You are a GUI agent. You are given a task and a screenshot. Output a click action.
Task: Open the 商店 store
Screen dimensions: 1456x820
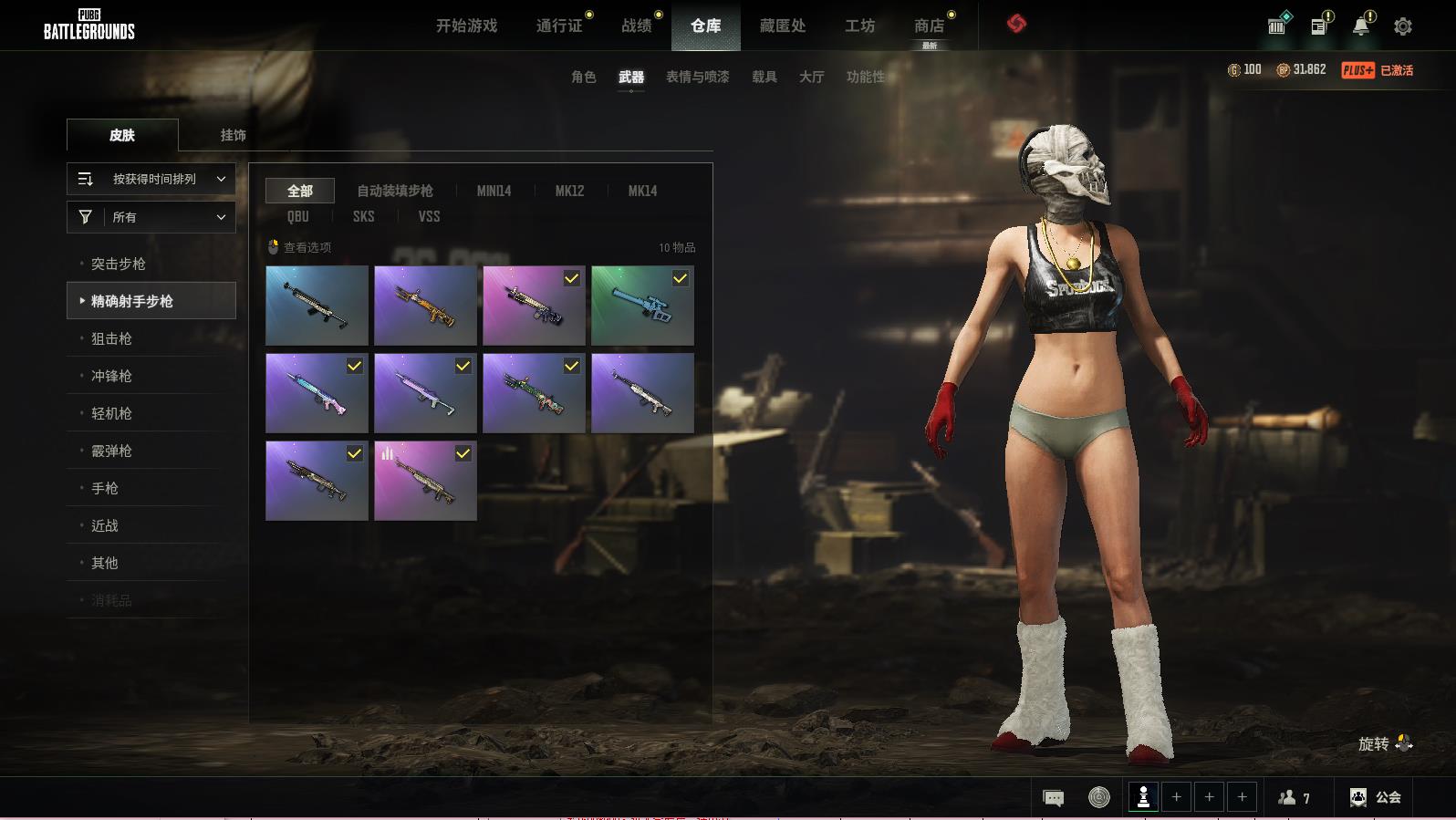click(x=929, y=26)
